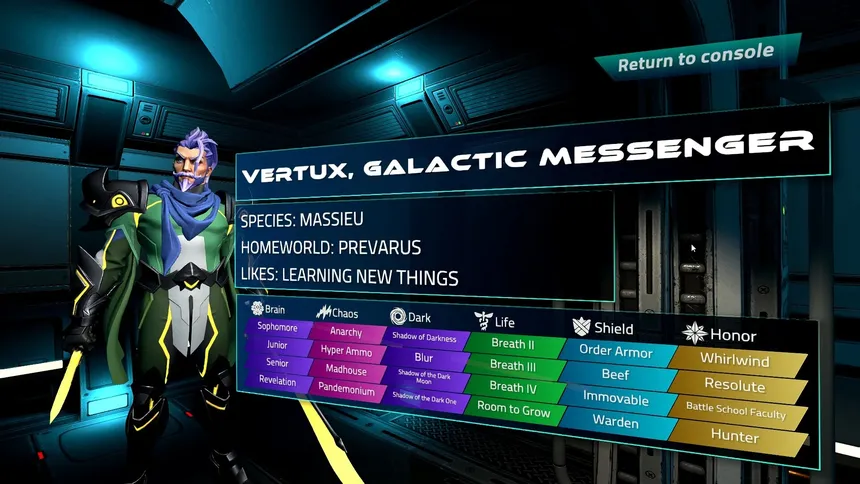Choose the Blur dark skill

click(x=424, y=357)
